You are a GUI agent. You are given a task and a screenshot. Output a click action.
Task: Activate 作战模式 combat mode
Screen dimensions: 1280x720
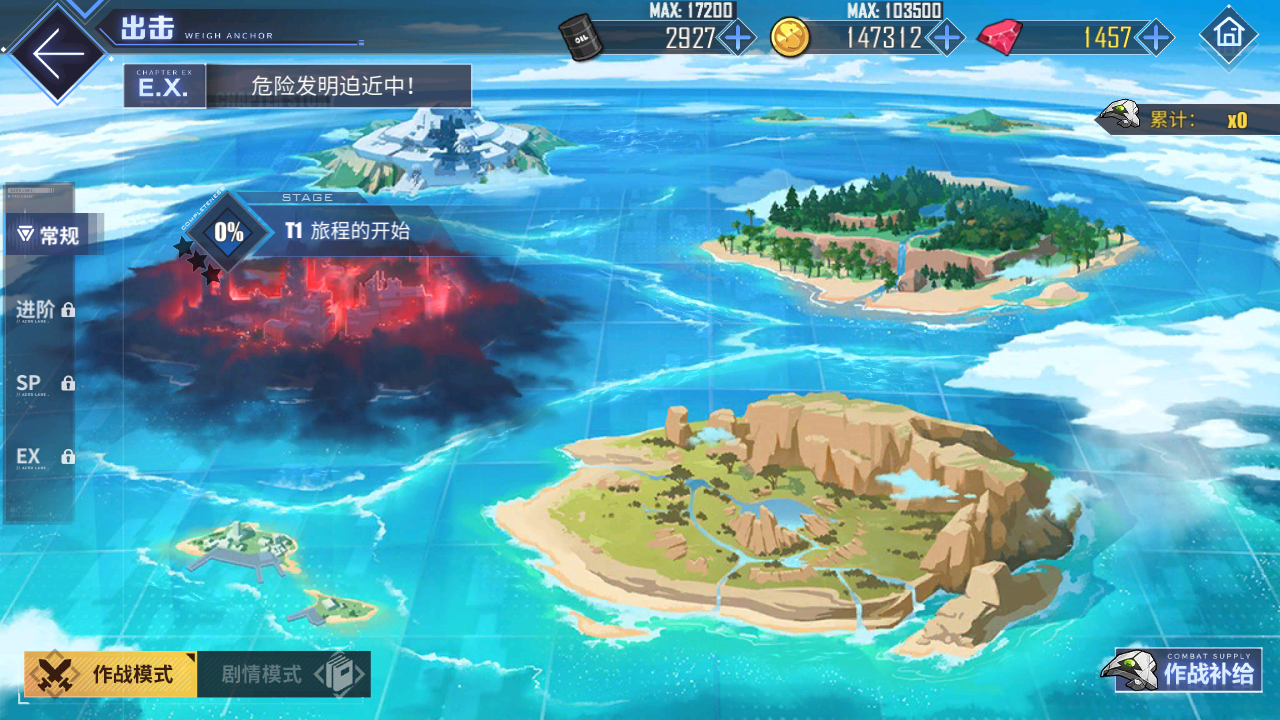(x=112, y=674)
